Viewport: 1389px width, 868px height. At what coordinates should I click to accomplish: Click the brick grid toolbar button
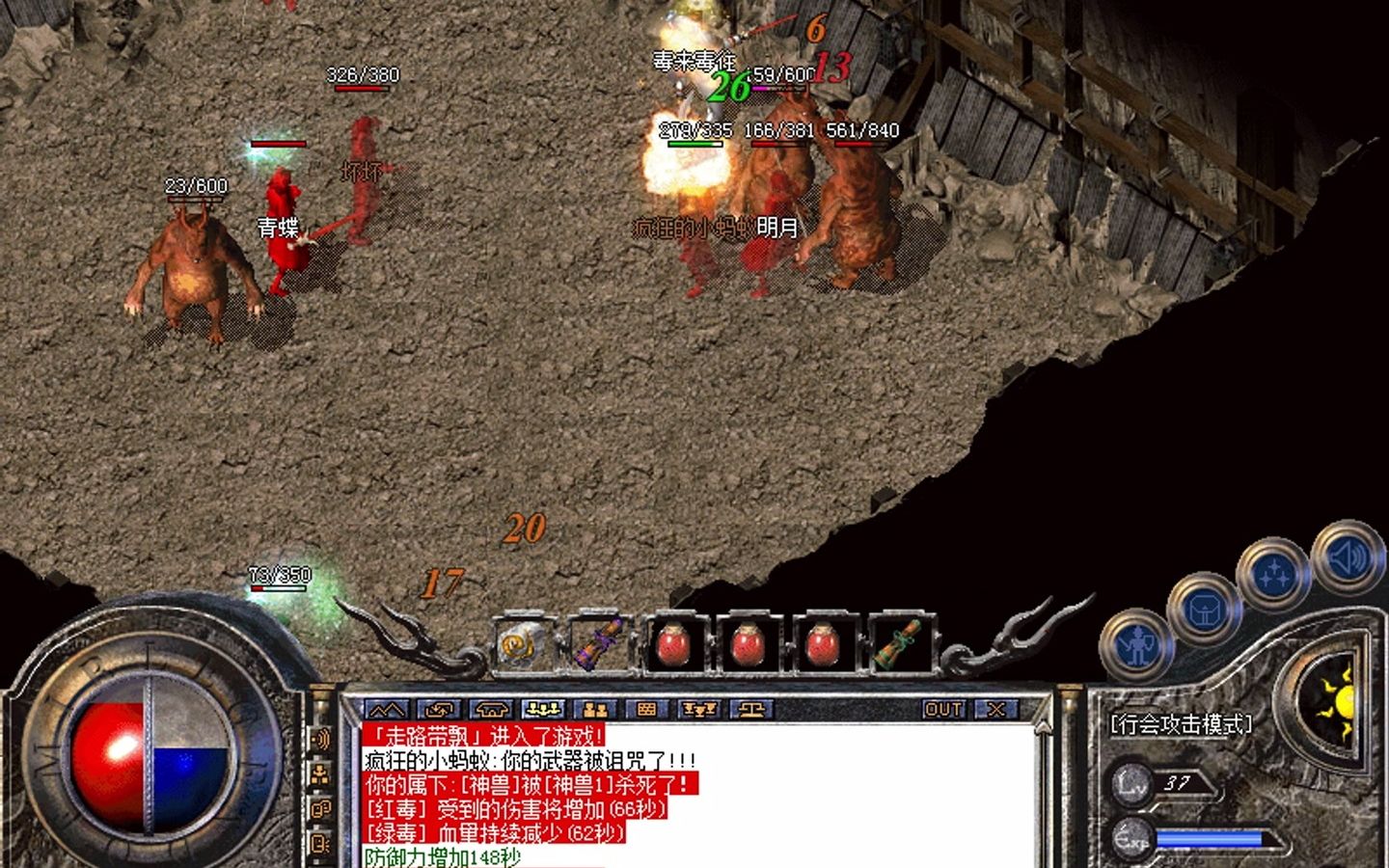(x=646, y=711)
